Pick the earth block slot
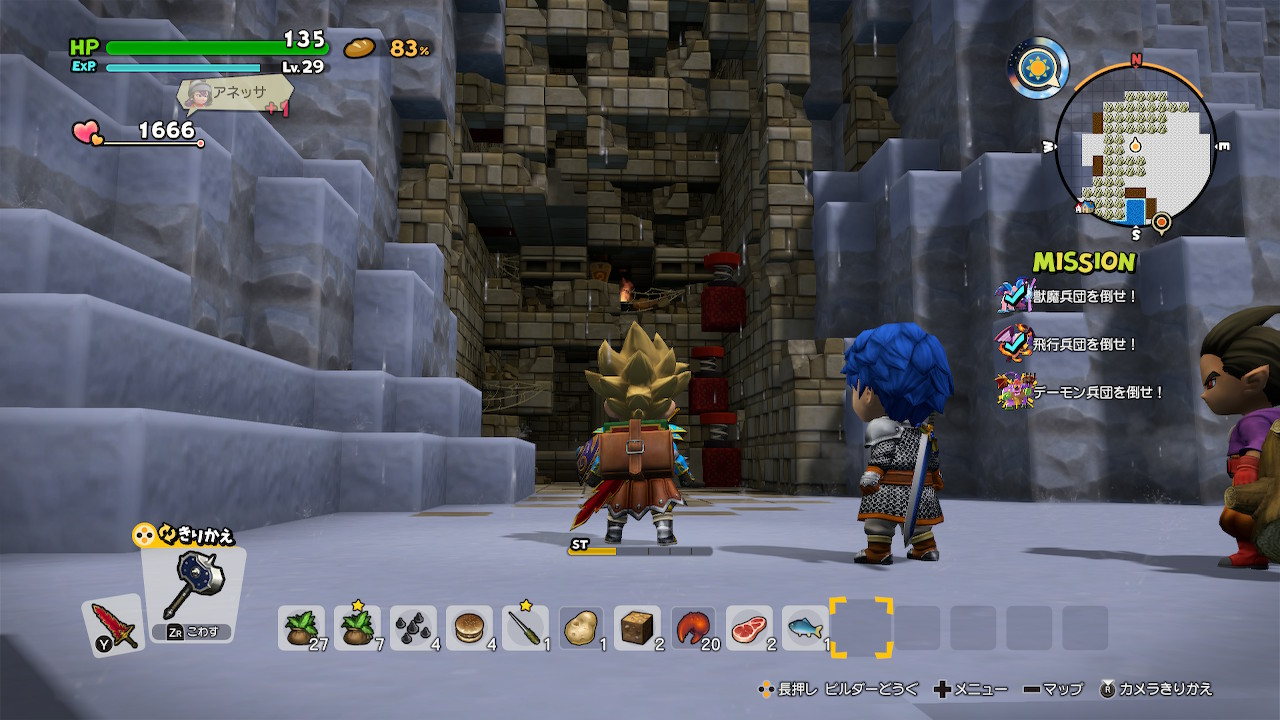This screenshot has width=1280, height=720. [637, 628]
